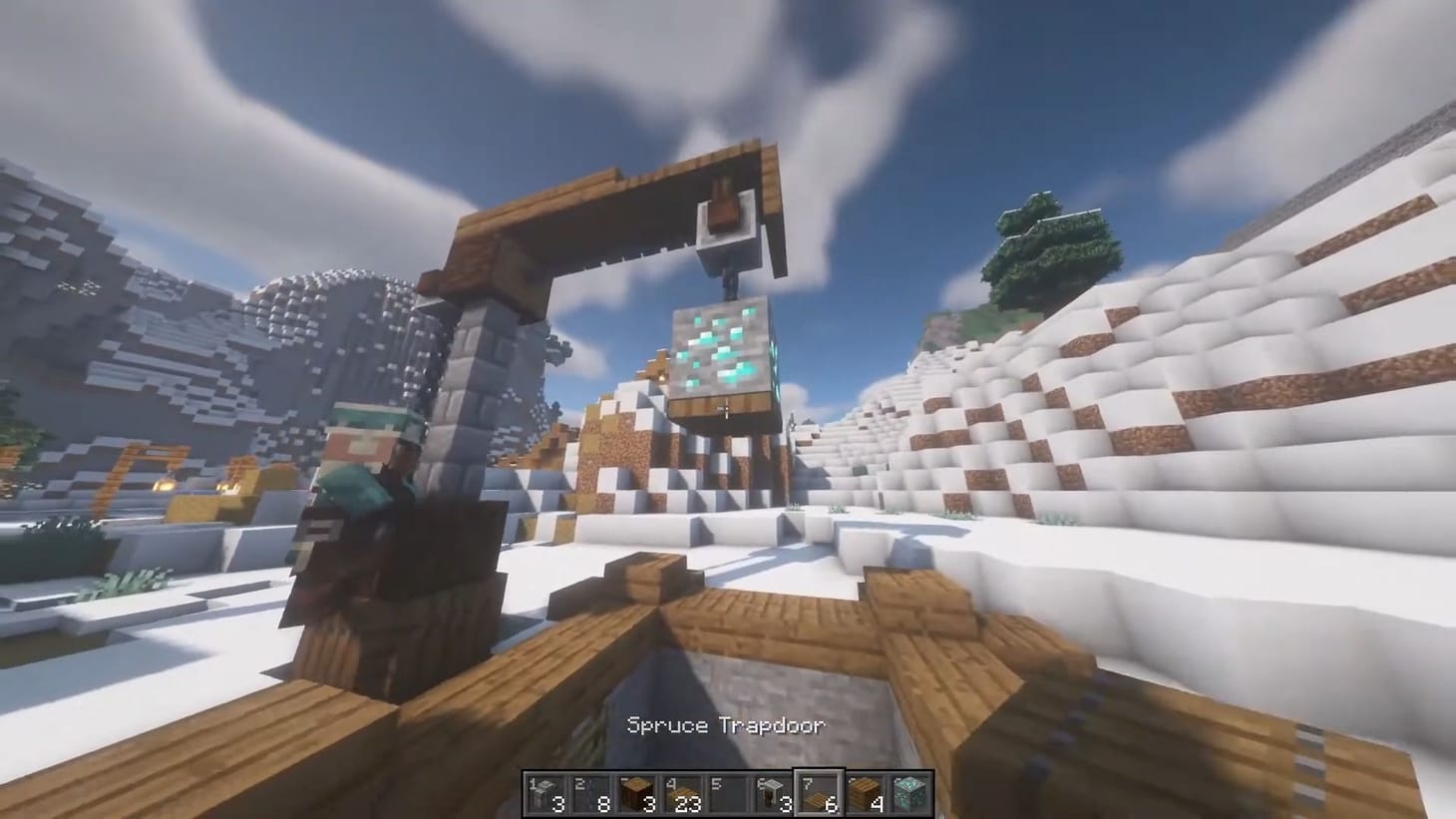Select the grindstone item in slot 6
The width and height of the screenshot is (1456, 819).
773,793
